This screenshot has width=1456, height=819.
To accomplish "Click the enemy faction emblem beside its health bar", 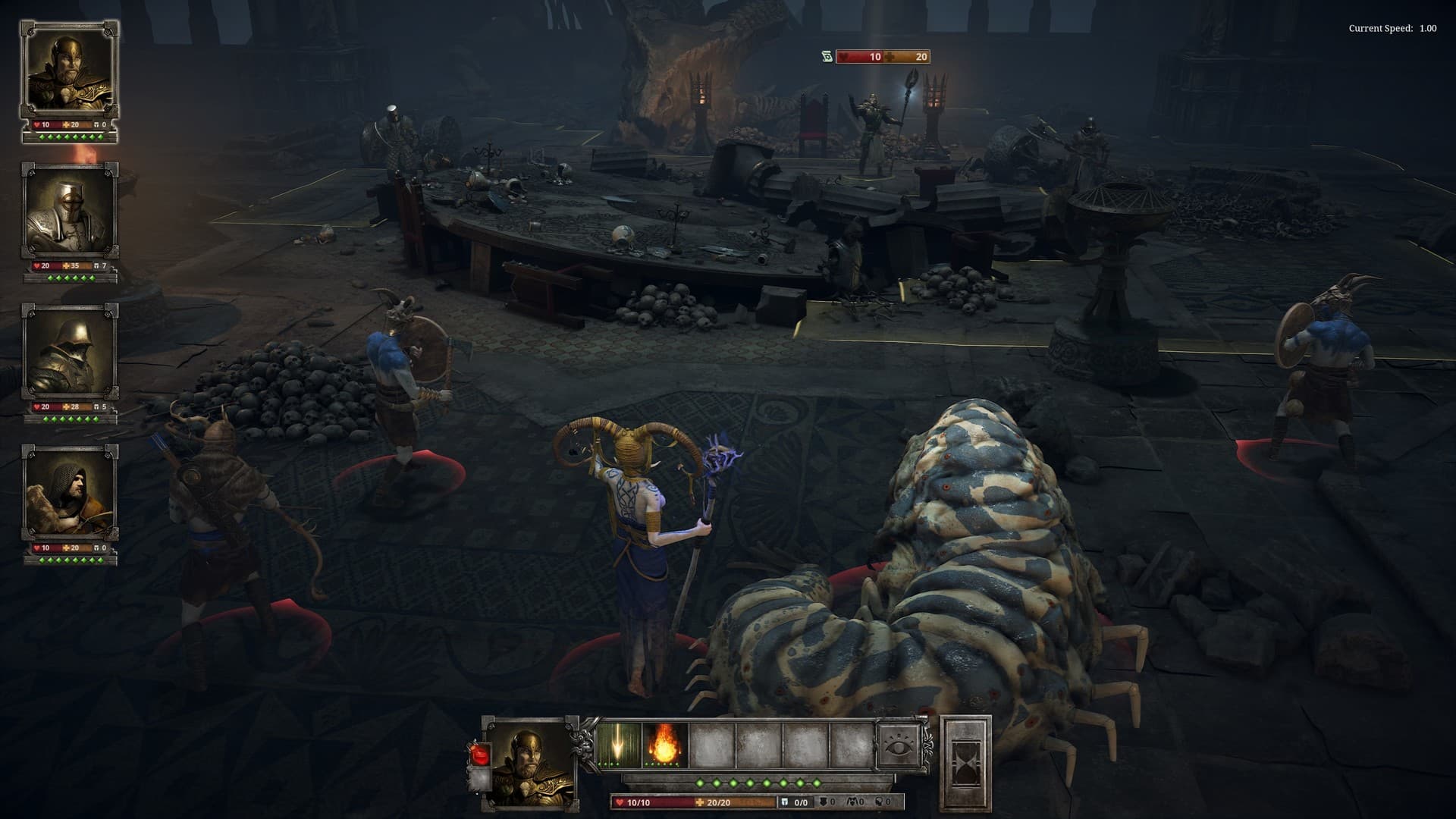I will tap(827, 56).
